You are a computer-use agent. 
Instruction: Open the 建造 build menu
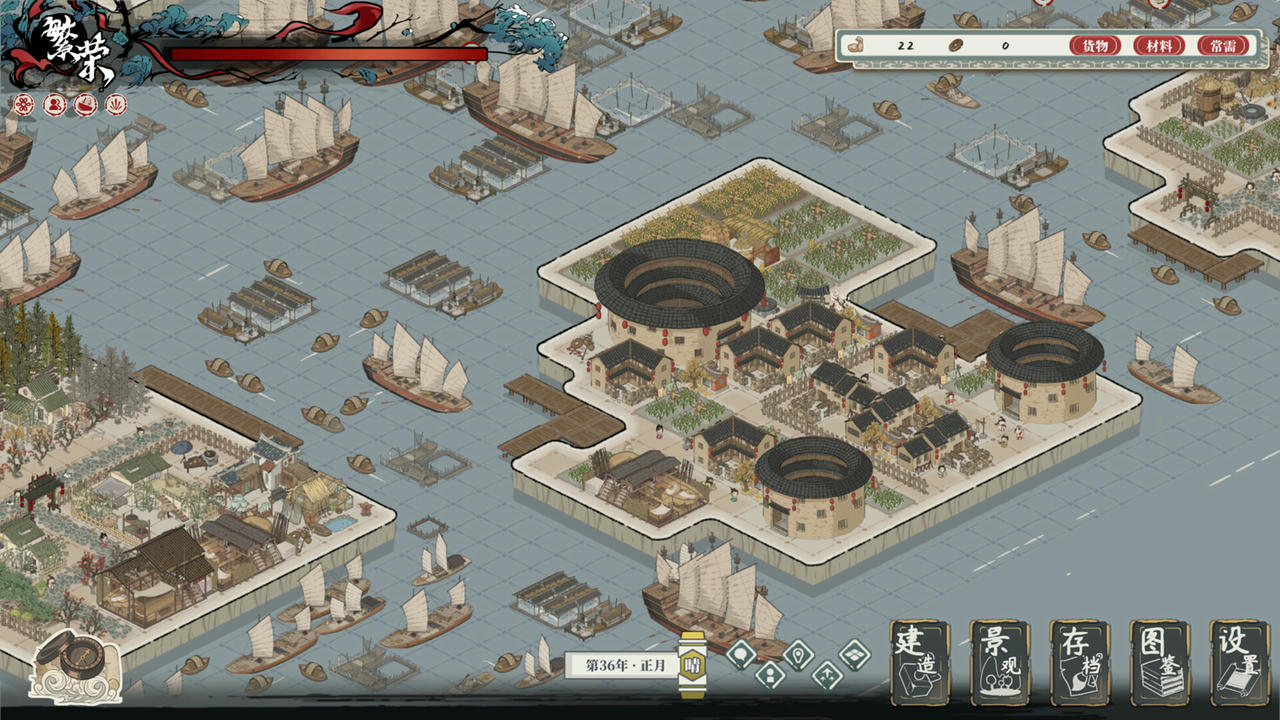coord(919,663)
